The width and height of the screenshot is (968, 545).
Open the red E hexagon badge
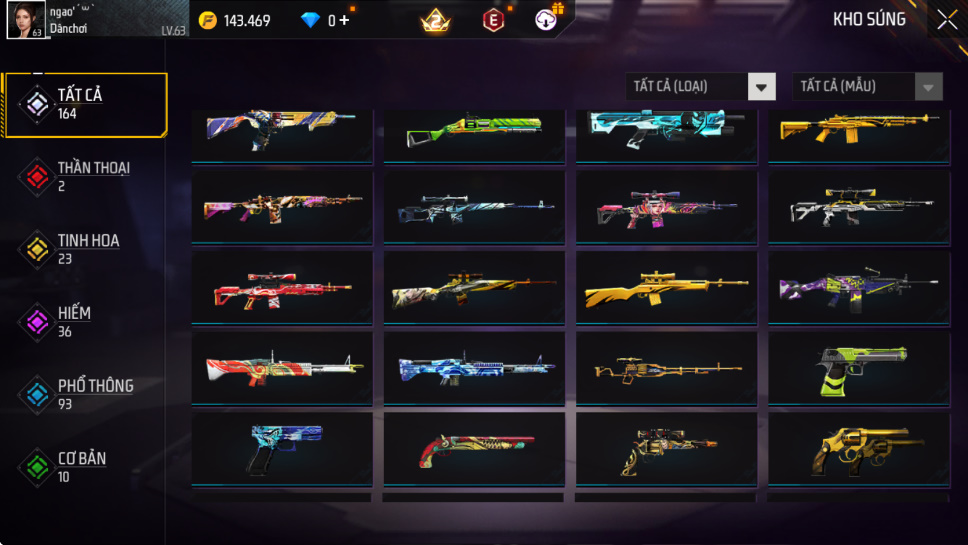pos(493,20)
